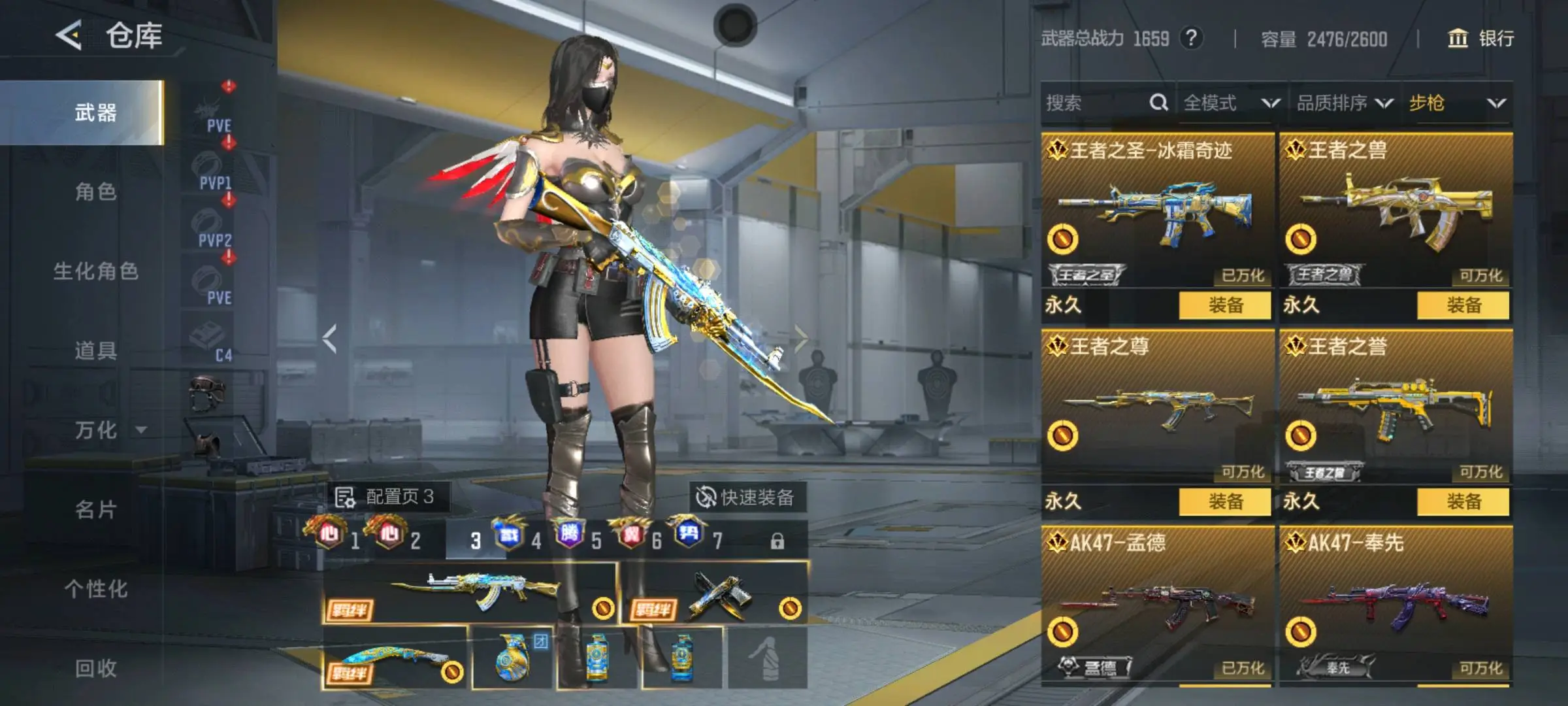Viewport: 1568px width, 706px height.
Task: Open the 生化角色 section
Action: (x=95, y=271)
